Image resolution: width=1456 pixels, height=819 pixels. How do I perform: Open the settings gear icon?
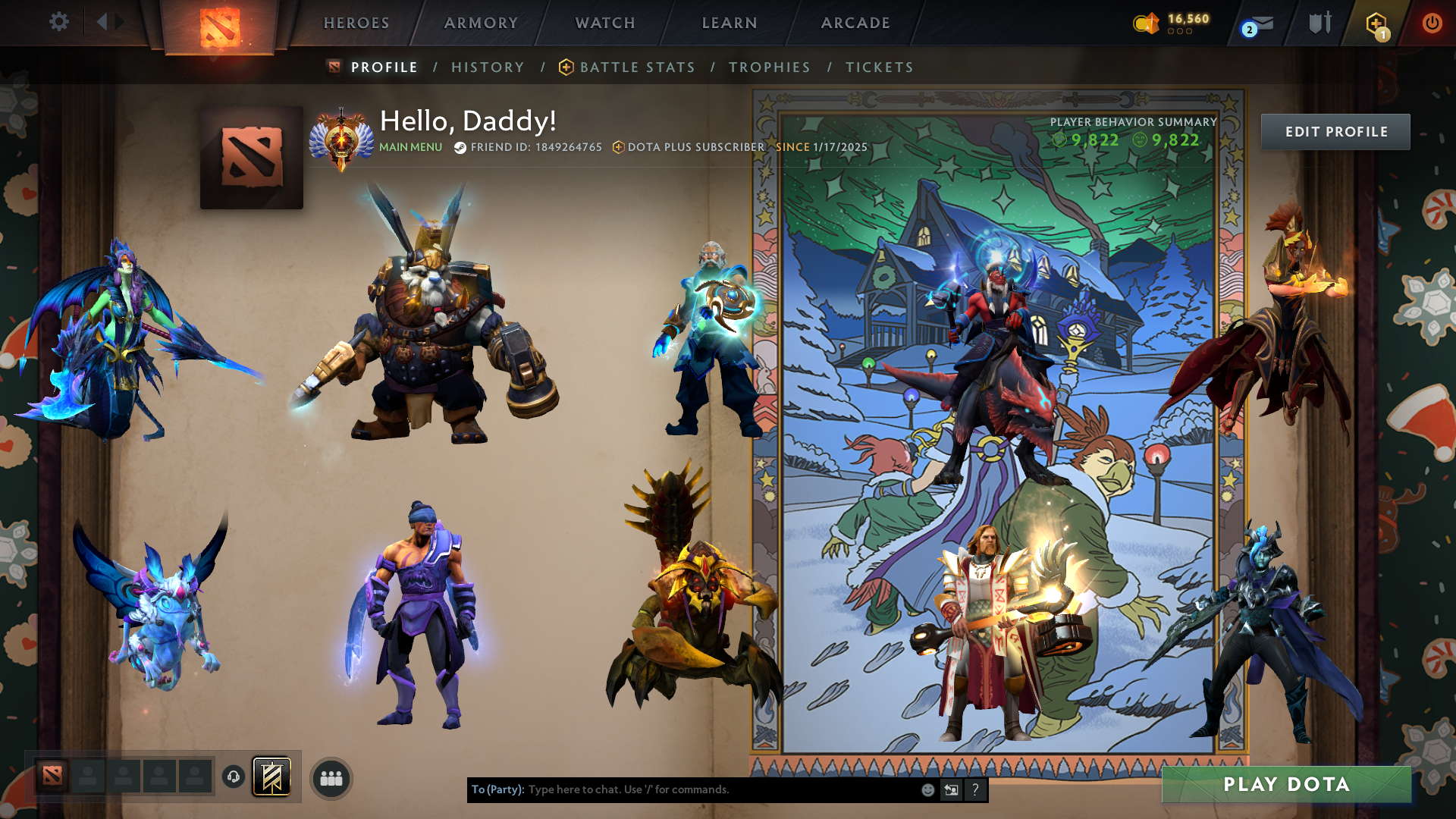(59, 23)
